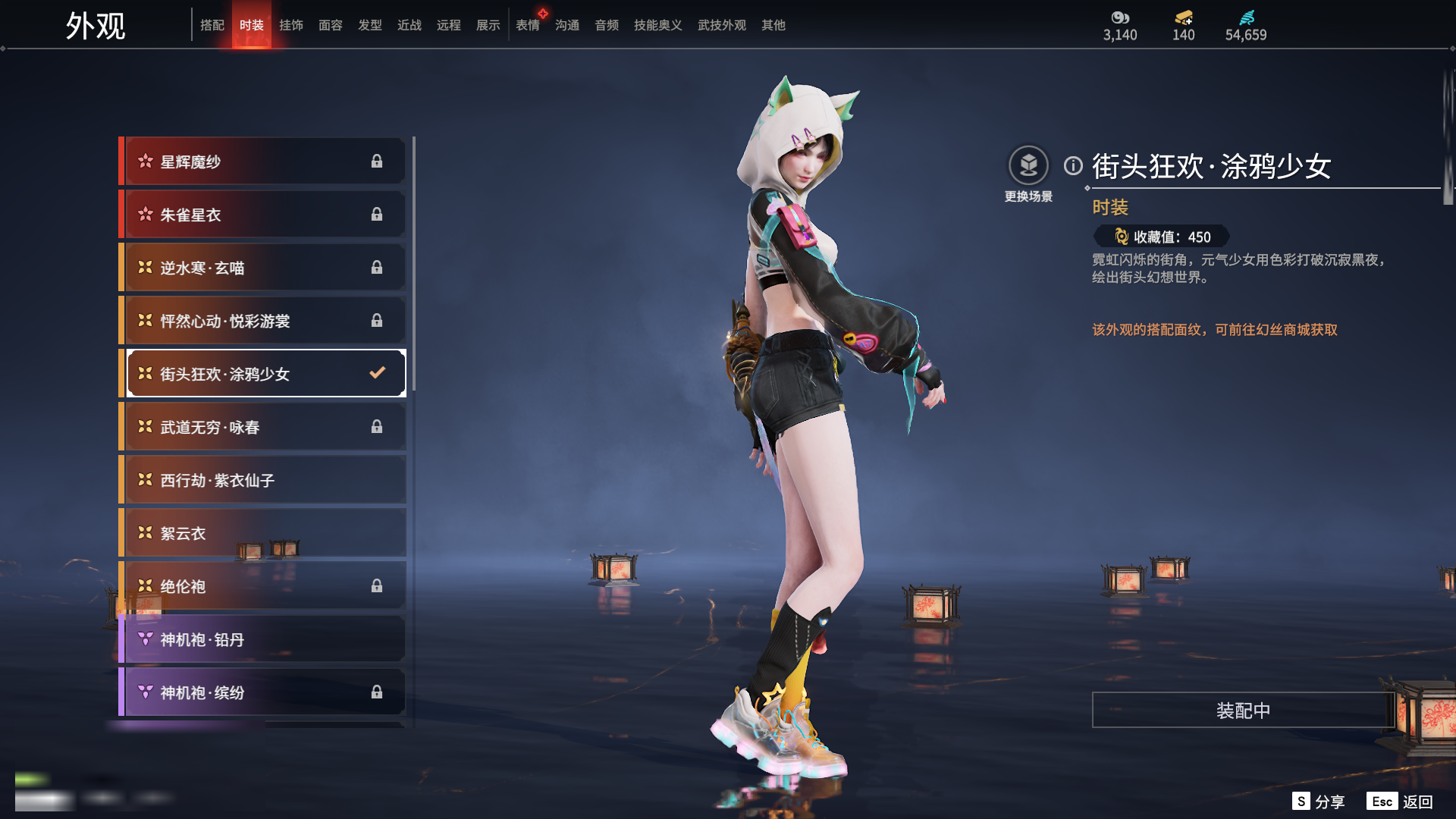The image size is (1456, 819).
Task: Open the 更换场景 scene changer
Action: tap(1028, 166)
